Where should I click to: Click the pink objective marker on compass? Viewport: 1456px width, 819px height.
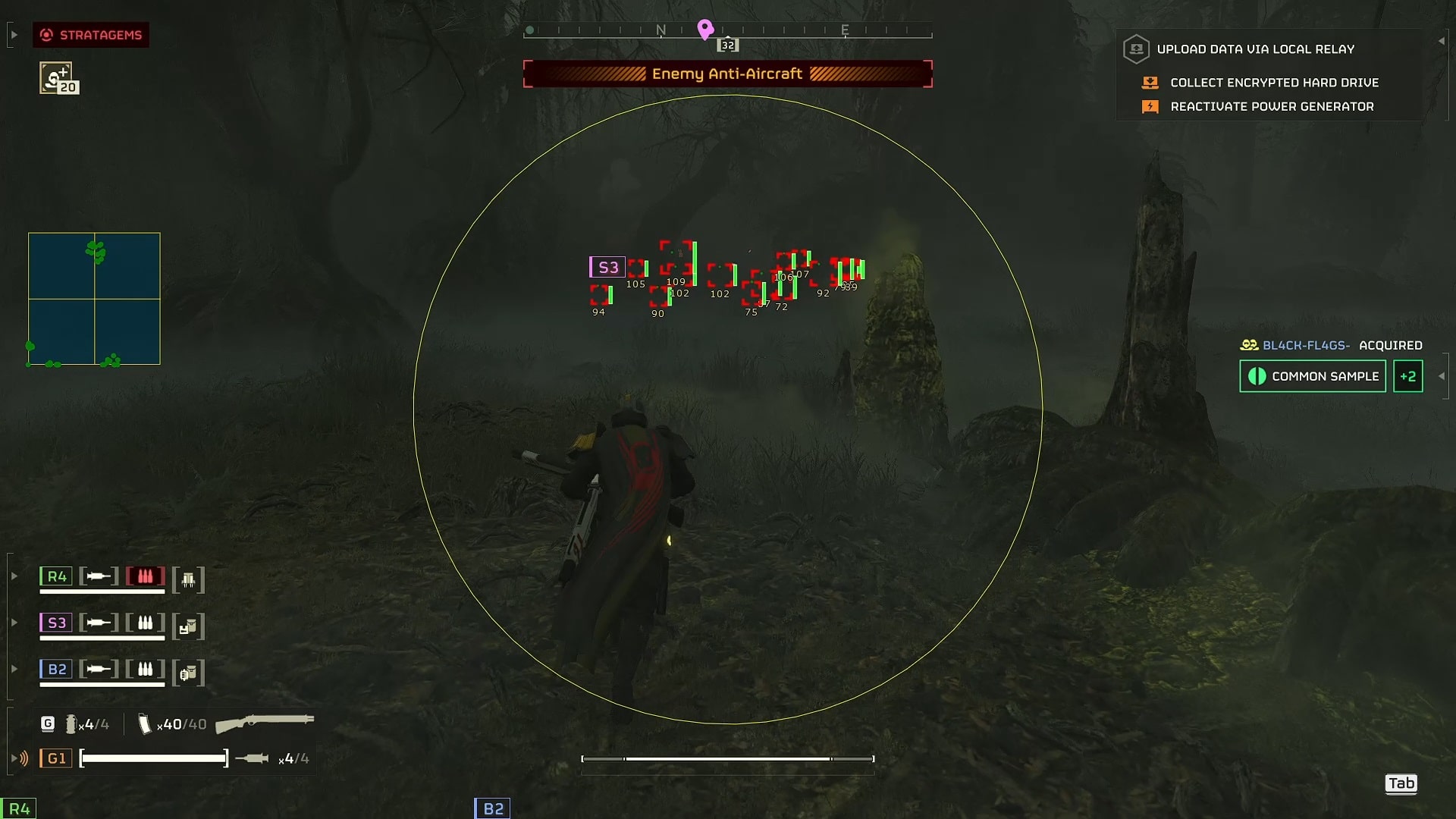click(705, 29)
